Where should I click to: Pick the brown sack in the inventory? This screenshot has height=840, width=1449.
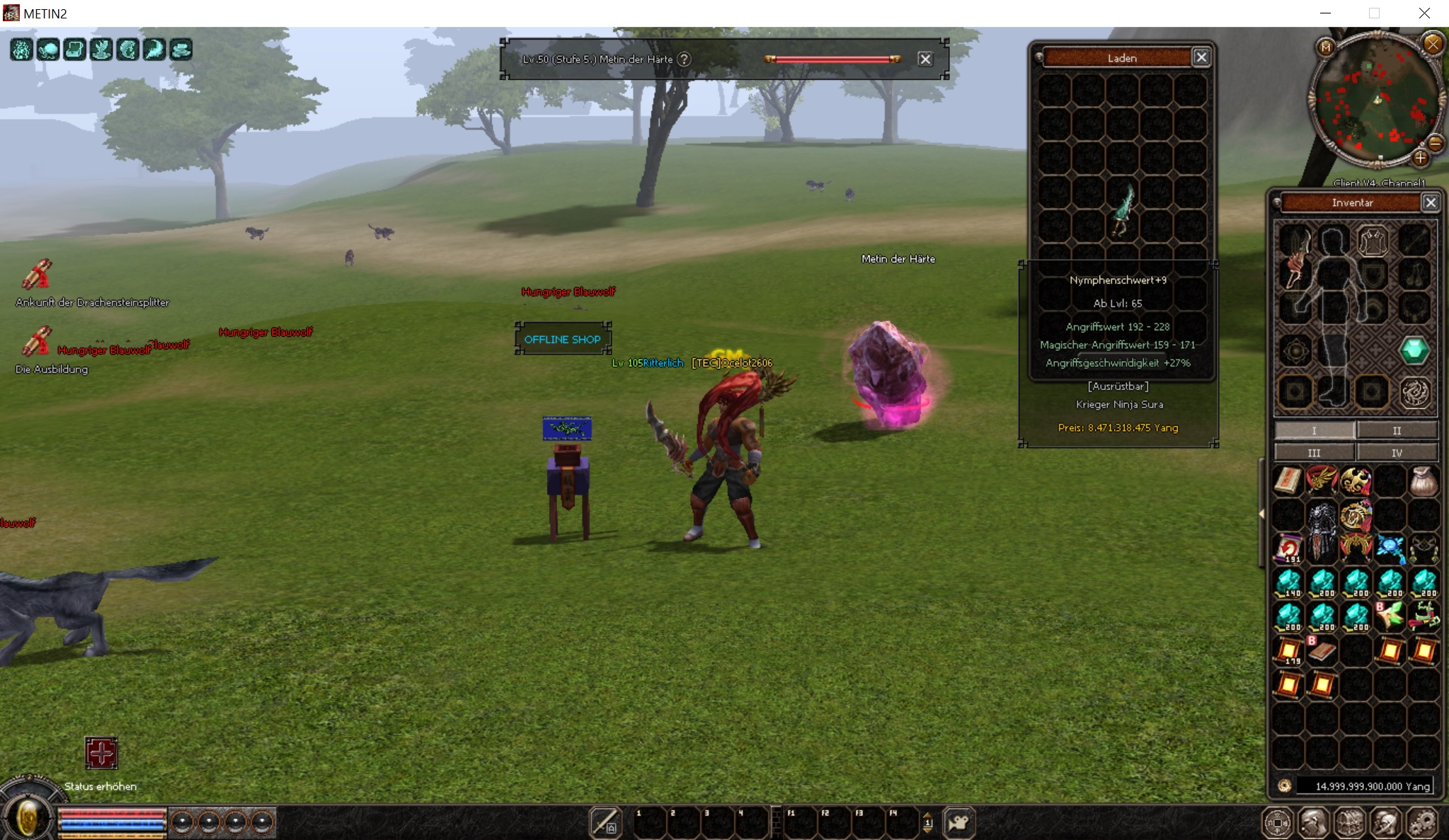(1423, 481)
